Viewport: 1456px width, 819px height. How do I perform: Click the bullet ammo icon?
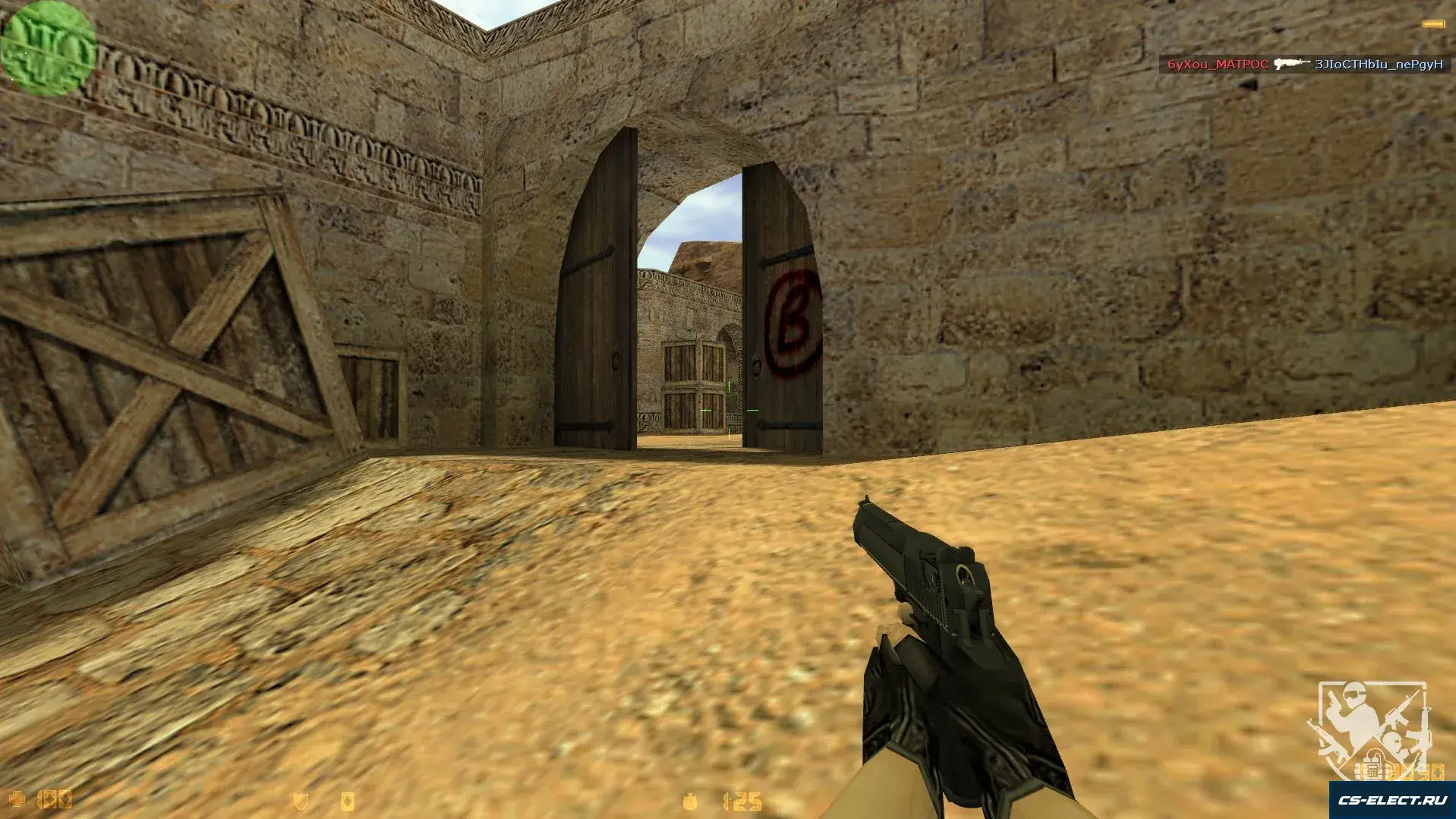pos(1434,24)
